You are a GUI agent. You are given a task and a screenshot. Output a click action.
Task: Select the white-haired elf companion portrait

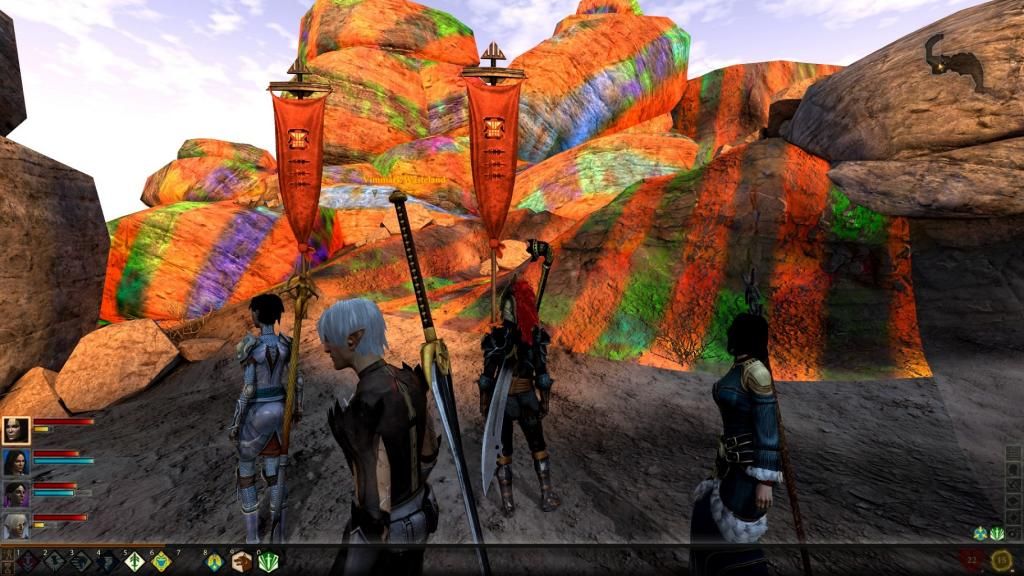16,525
